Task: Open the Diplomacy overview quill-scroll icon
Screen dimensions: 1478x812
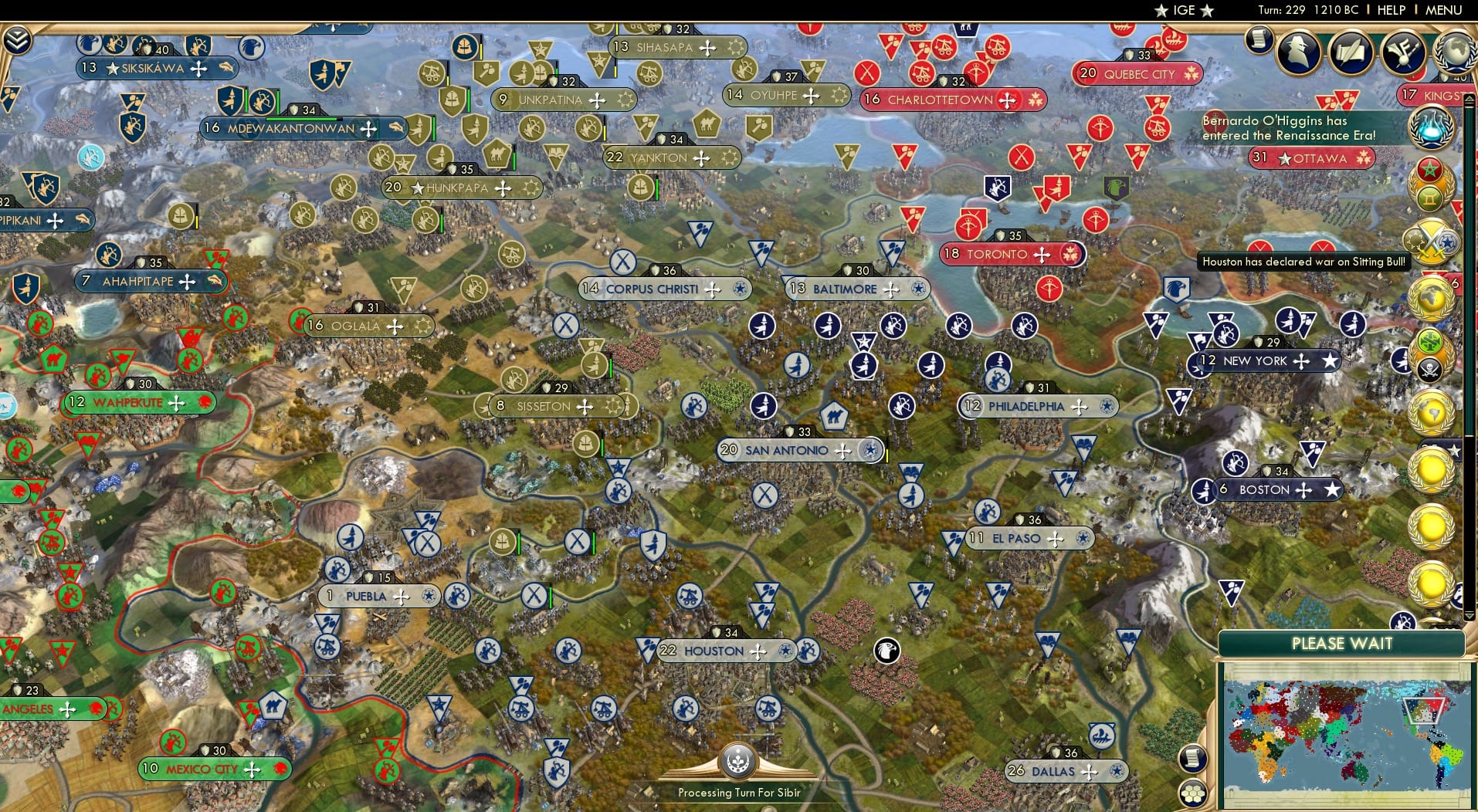Action: (1350, 52)
